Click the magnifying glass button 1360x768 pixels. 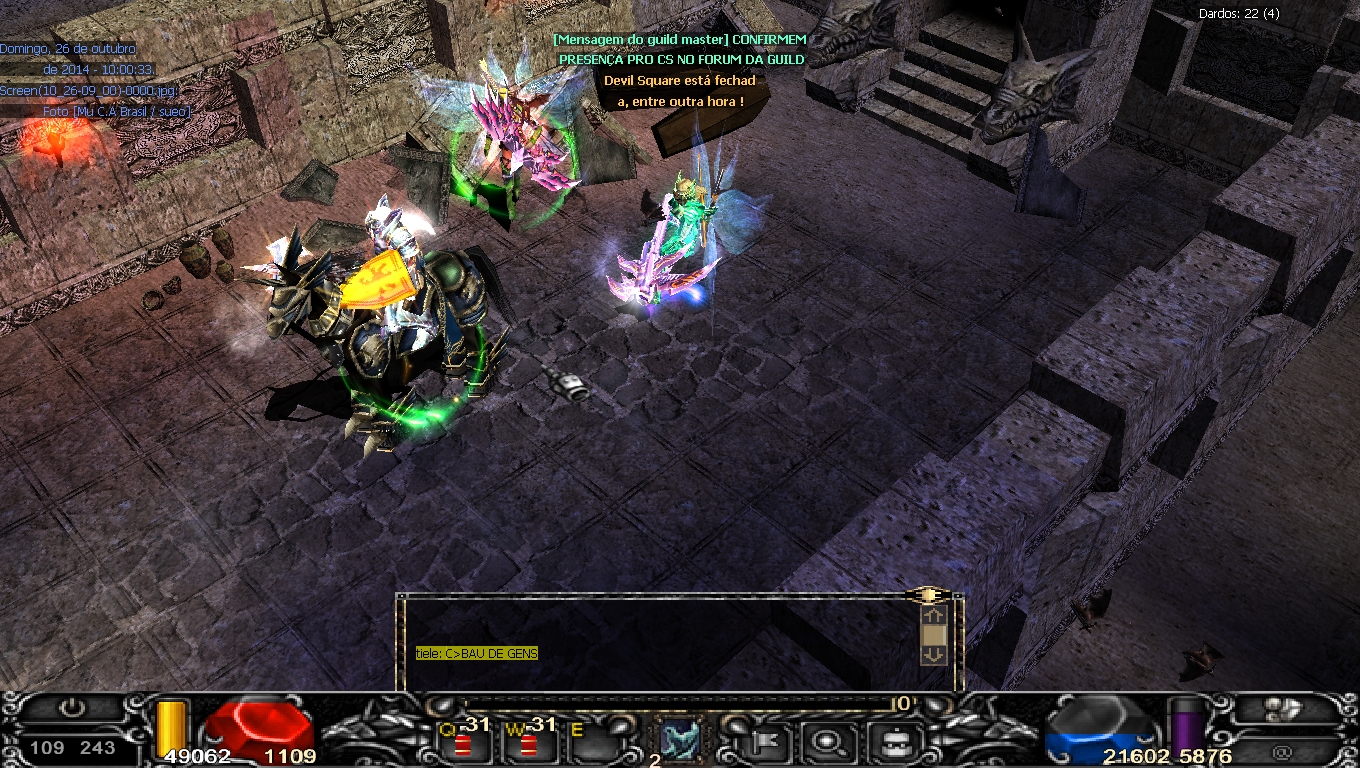826,742
